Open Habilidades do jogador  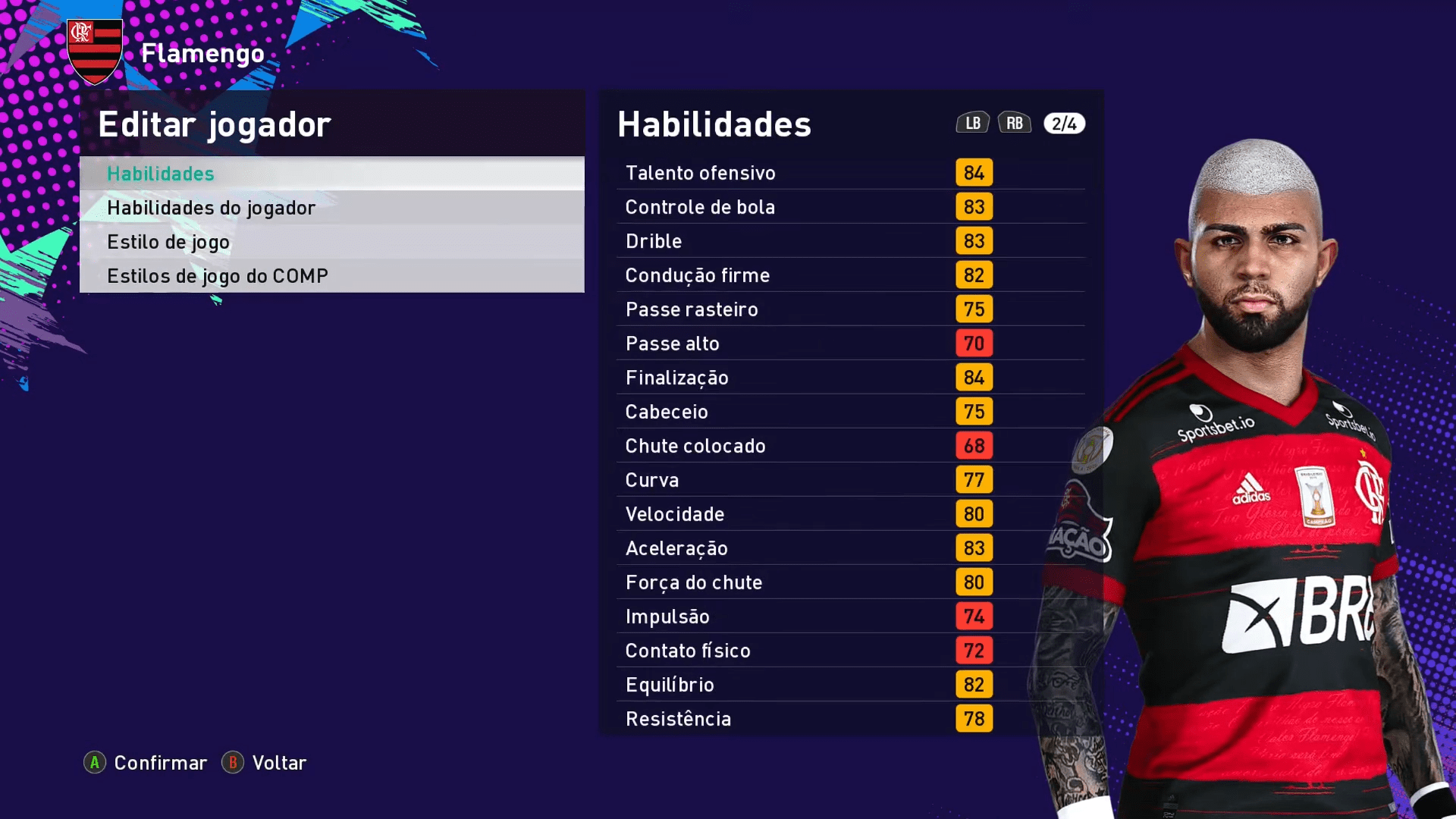331,208
